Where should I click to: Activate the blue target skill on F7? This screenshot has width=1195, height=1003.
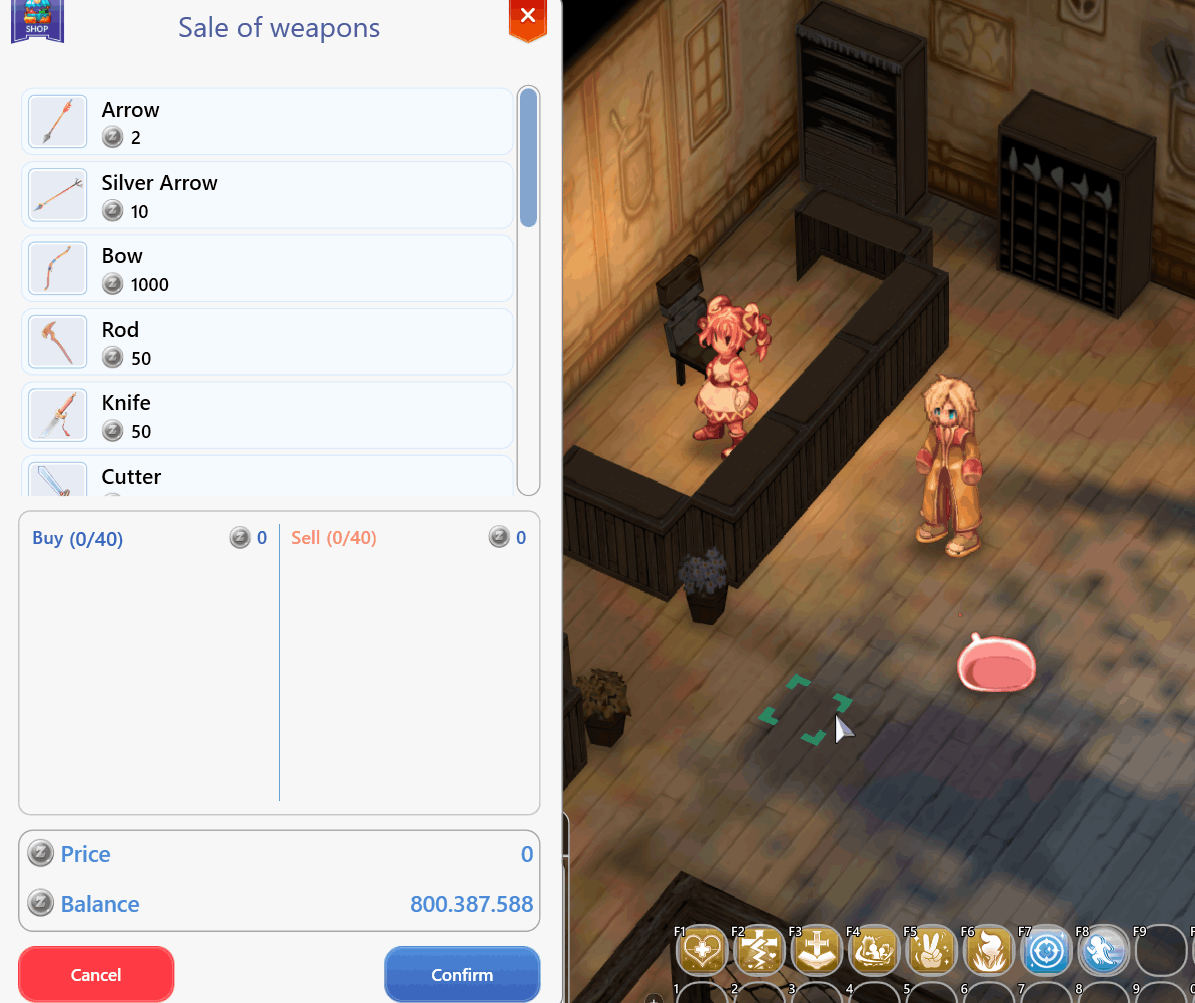point(1047,950)
